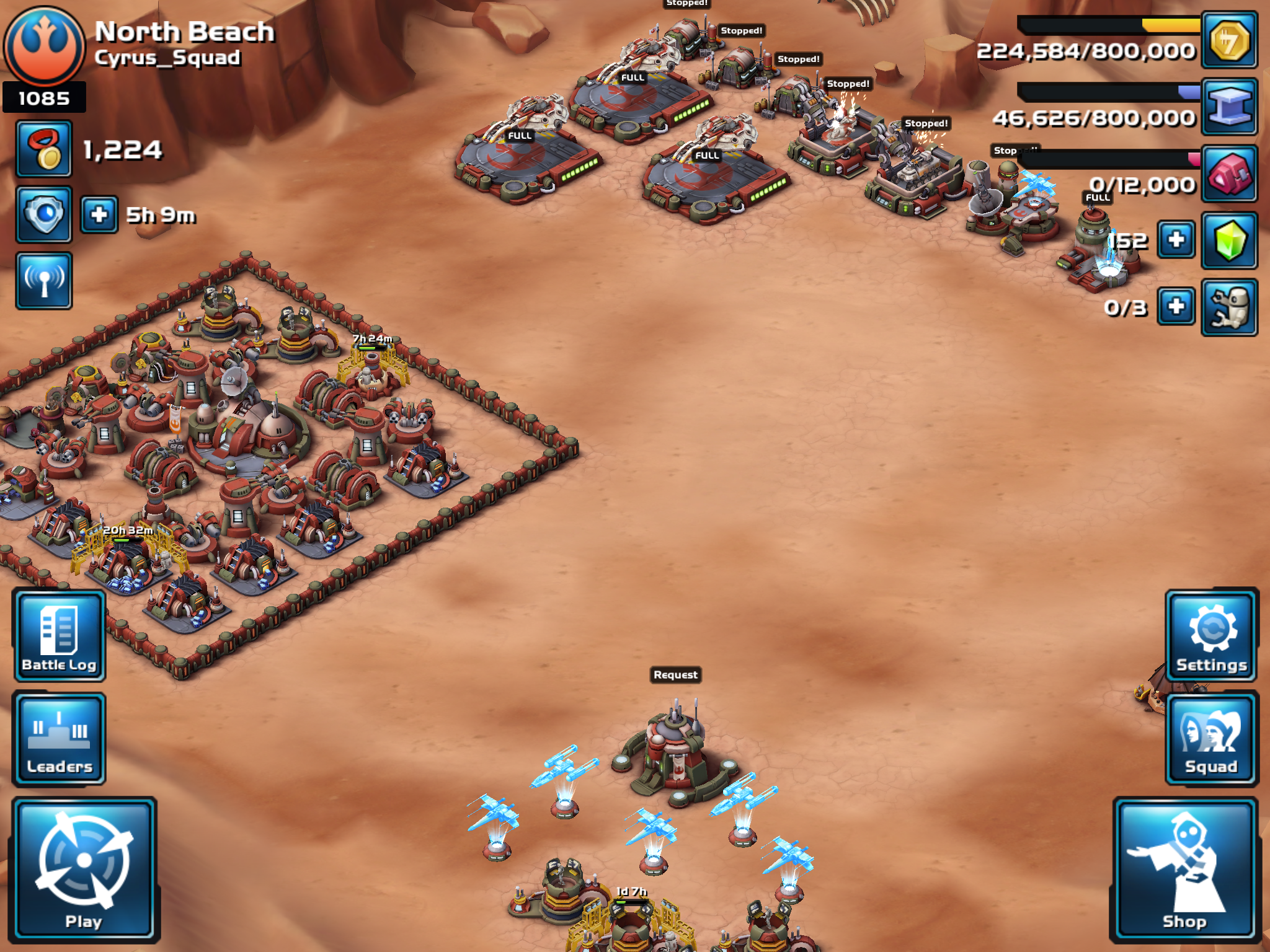Tap the Request troops label

[675, 674]
